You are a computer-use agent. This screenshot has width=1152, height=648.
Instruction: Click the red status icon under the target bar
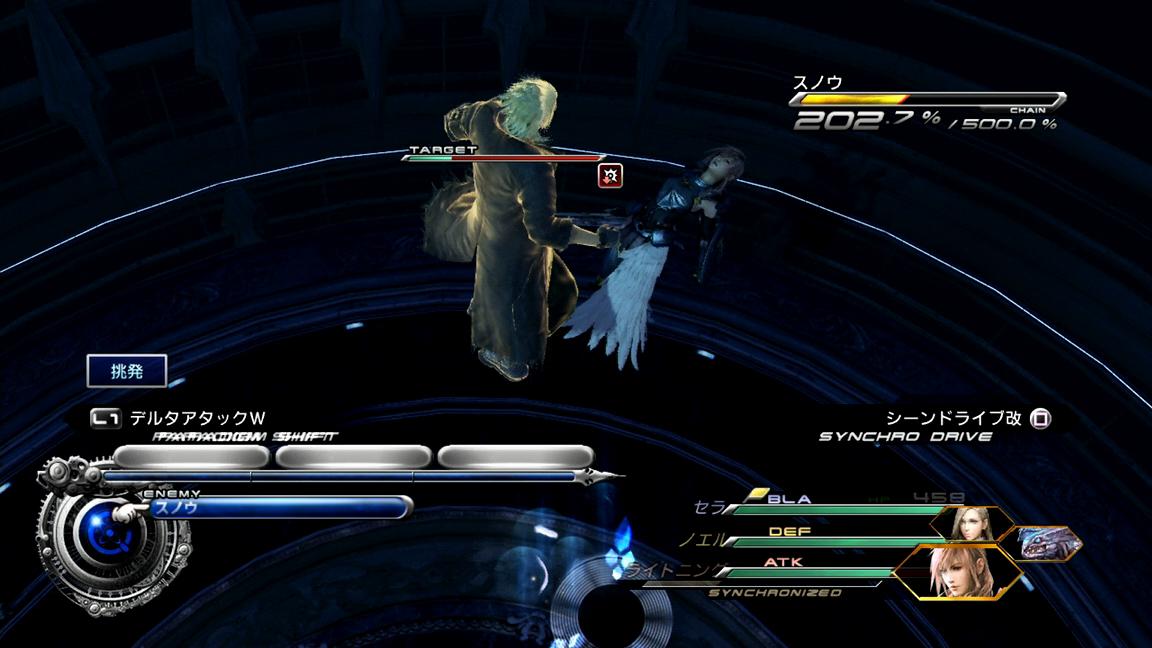tap(610, 176)
